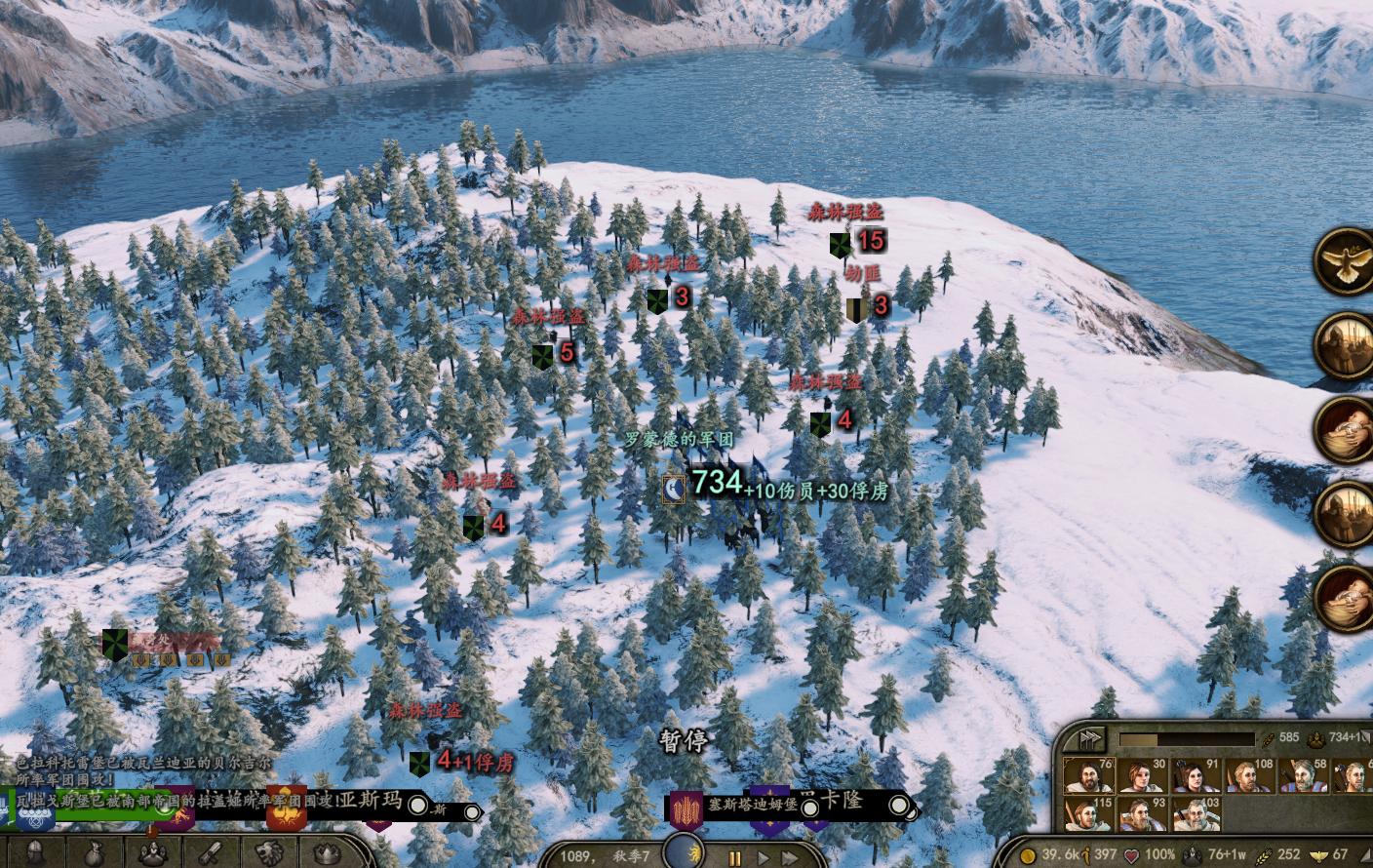Select the army portrait numbered 30
The height and width of the screenshot is (868, 1373).
click(x=1141, y=776)
